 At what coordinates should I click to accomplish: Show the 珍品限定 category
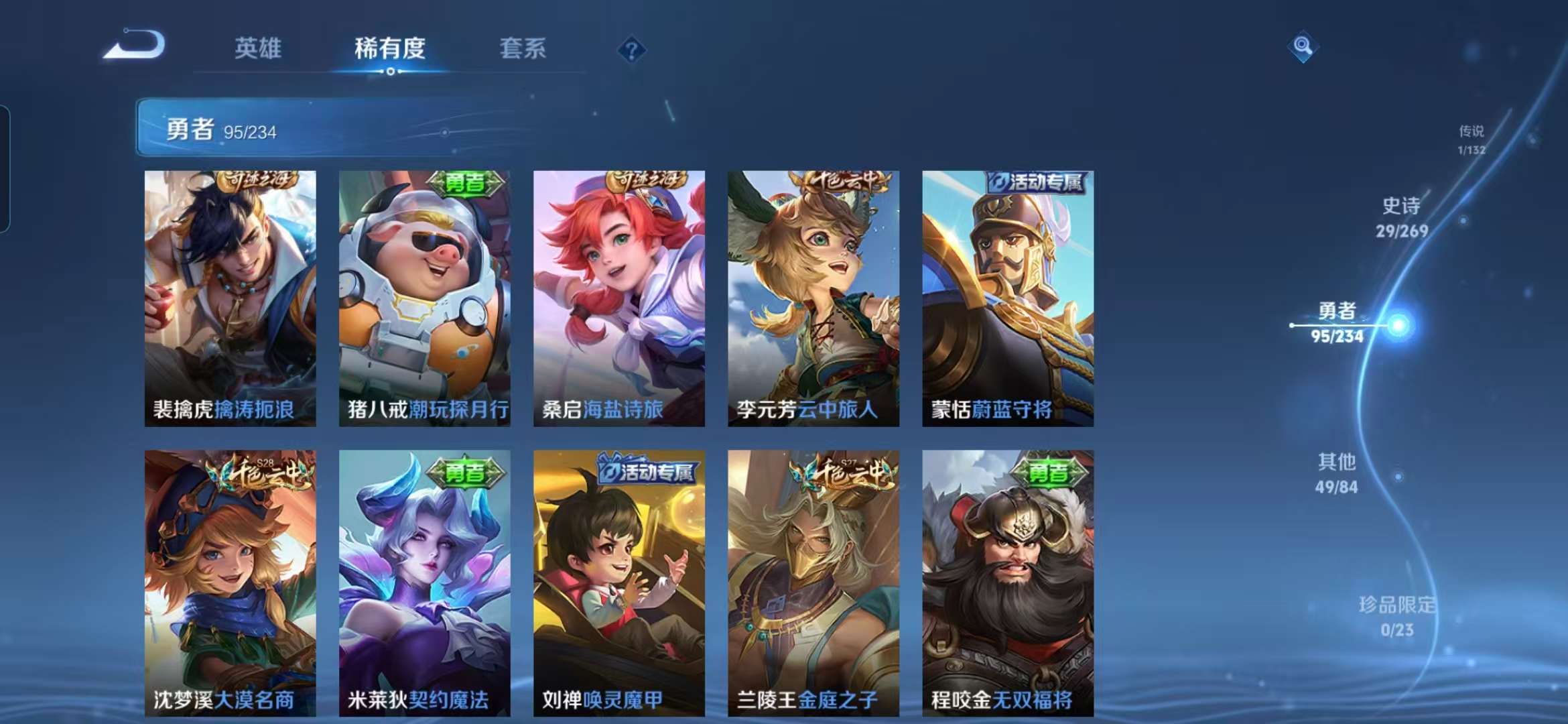pos(1397,616)
